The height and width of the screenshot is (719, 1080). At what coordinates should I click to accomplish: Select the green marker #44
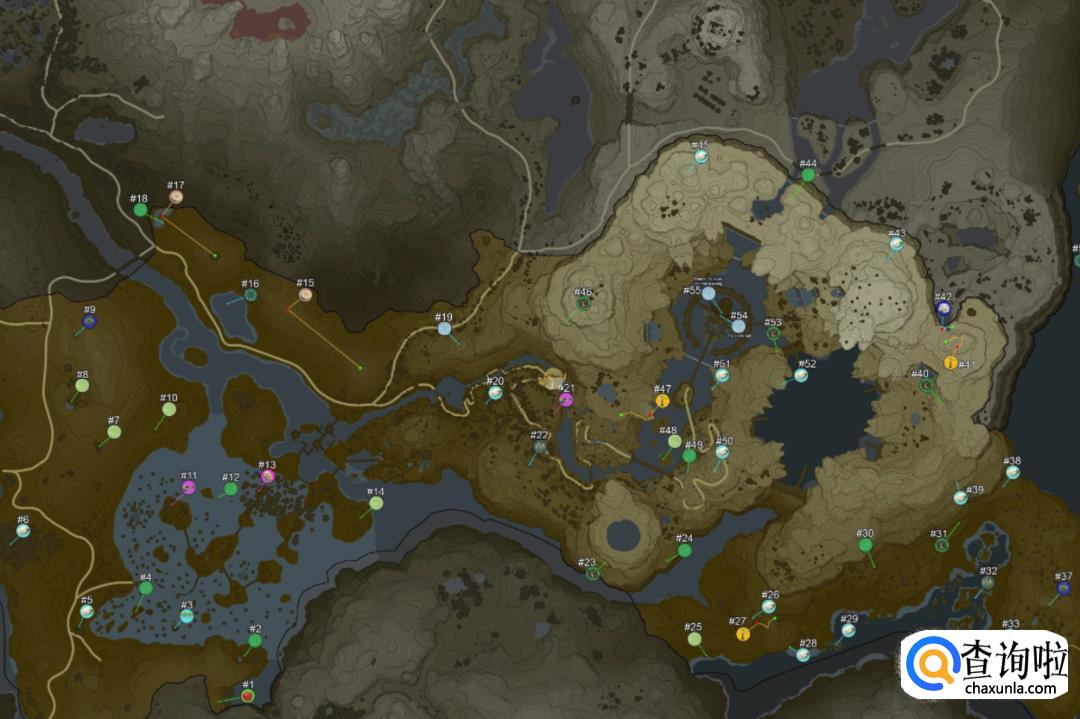[x=808, y=175]
